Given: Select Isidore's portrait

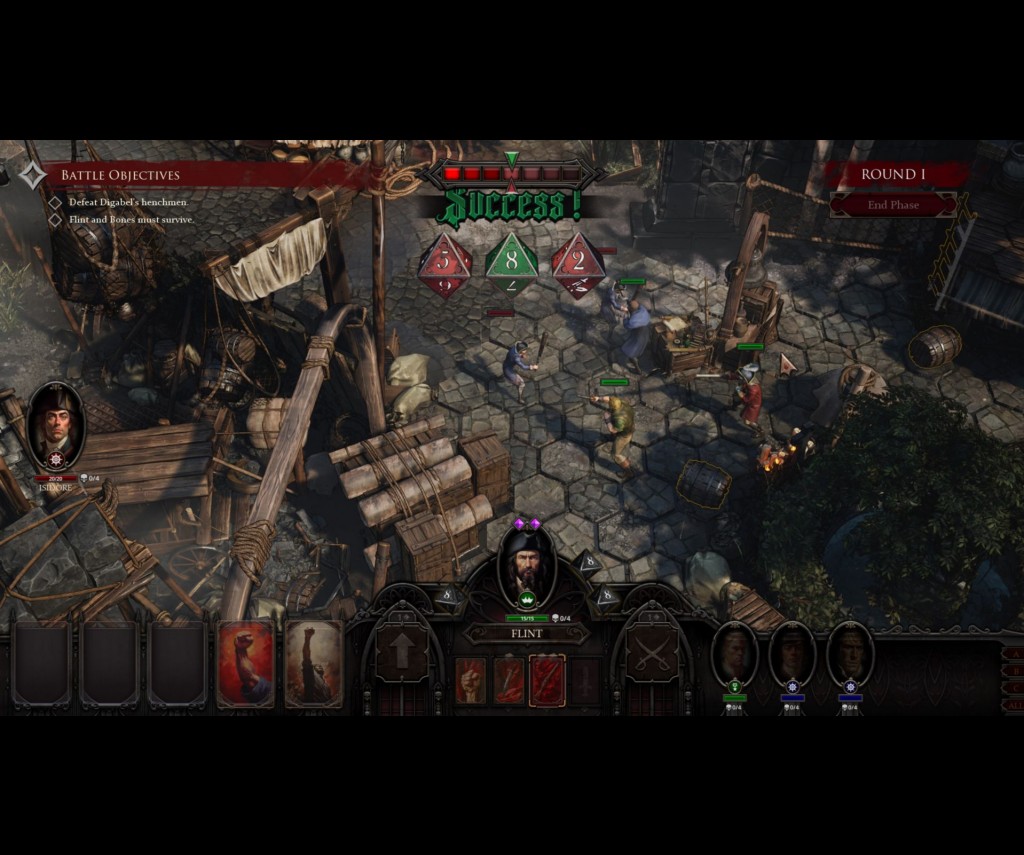Looking at the screenshot, I should click(56, 425).
